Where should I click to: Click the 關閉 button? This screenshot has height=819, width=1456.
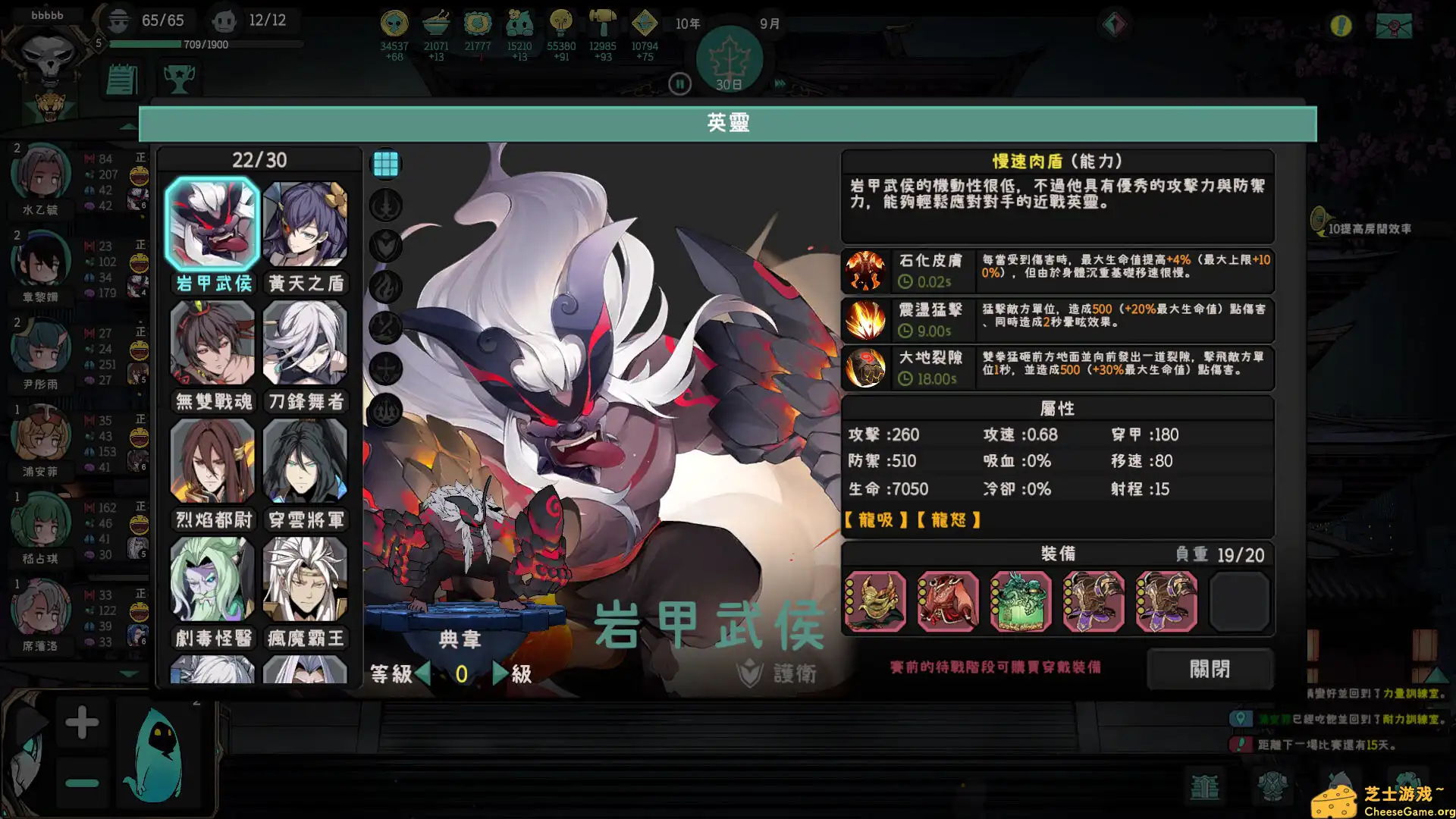tap(1210, 670)
